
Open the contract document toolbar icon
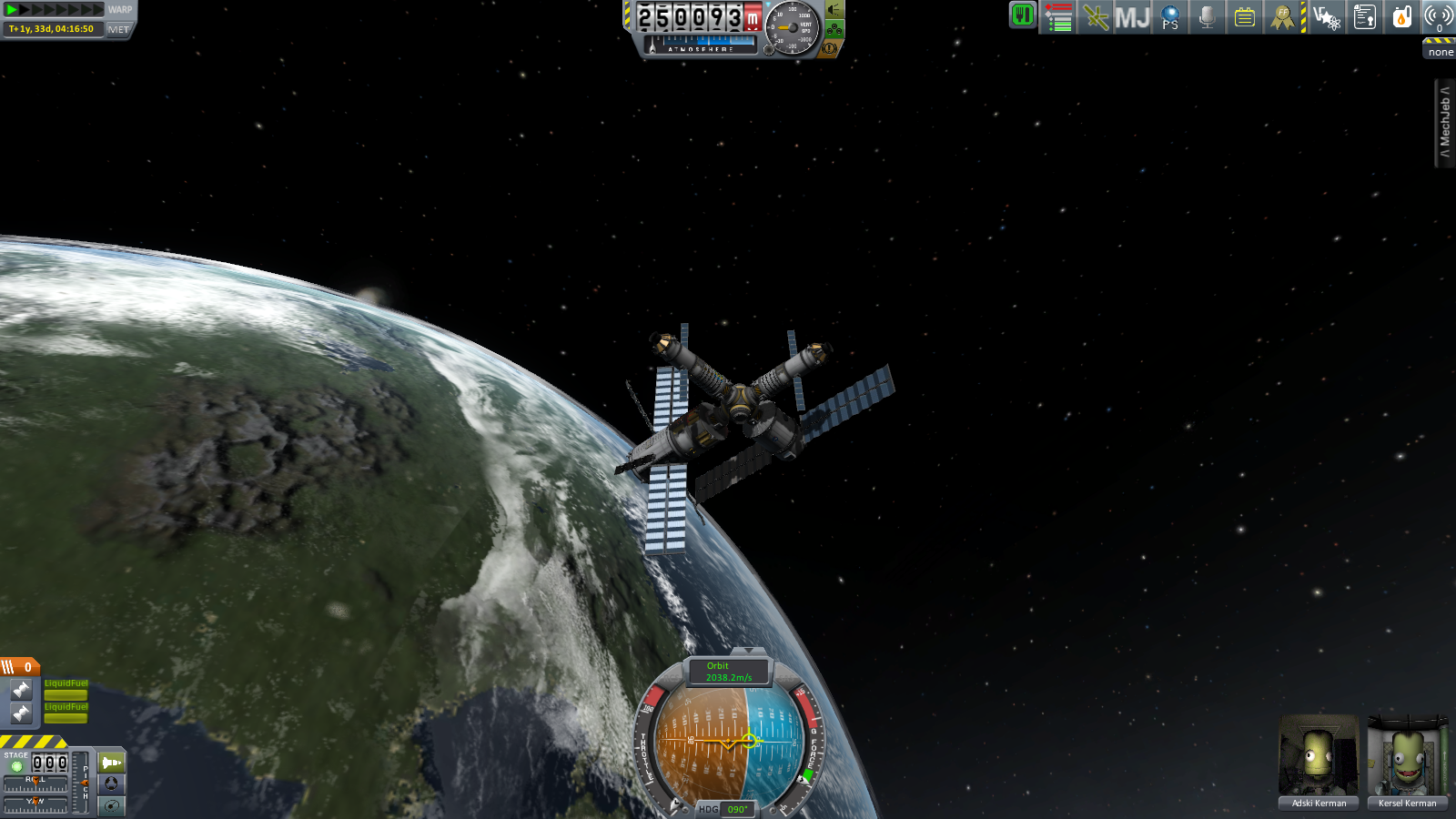1364,17
